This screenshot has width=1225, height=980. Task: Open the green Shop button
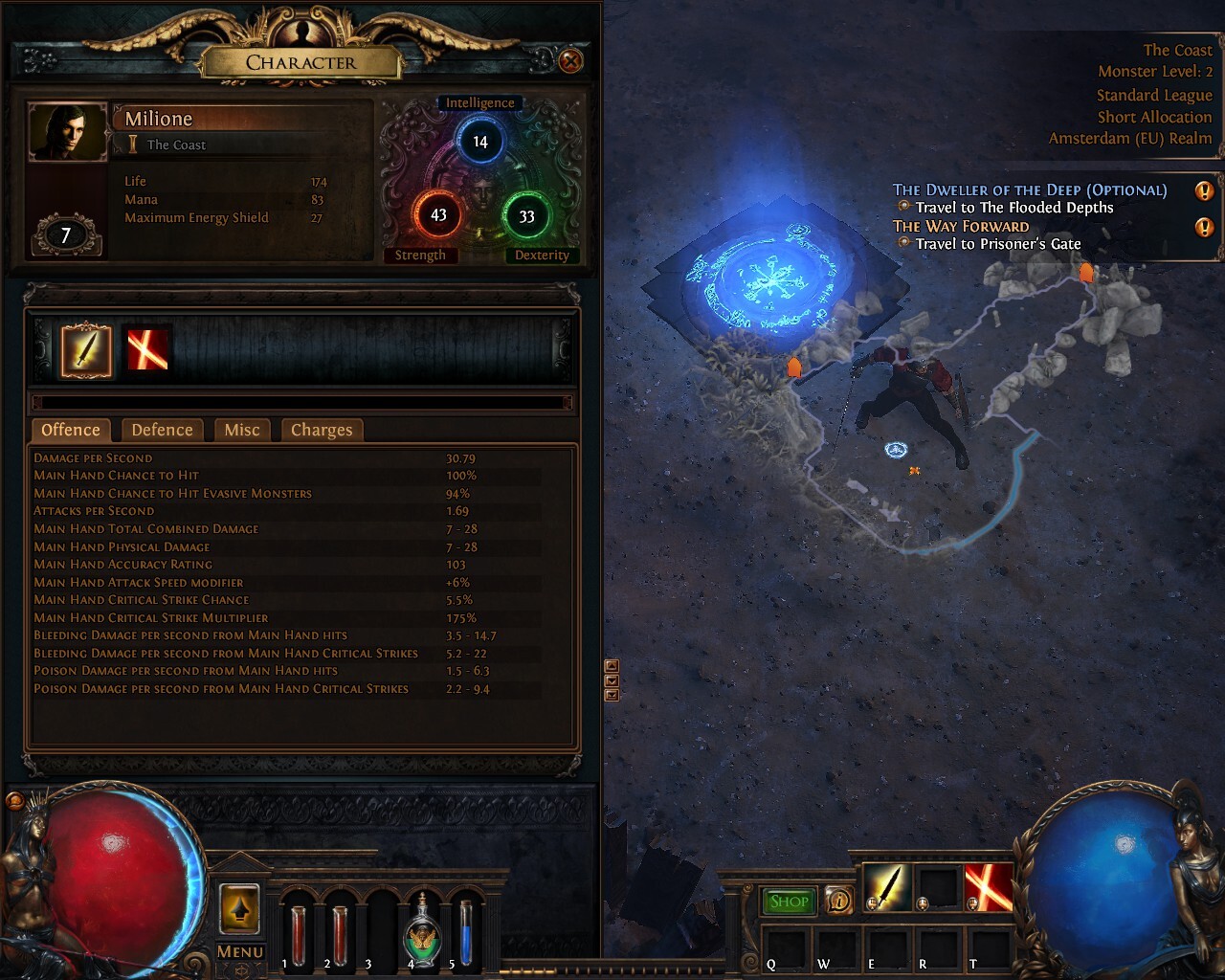[789, 901]
